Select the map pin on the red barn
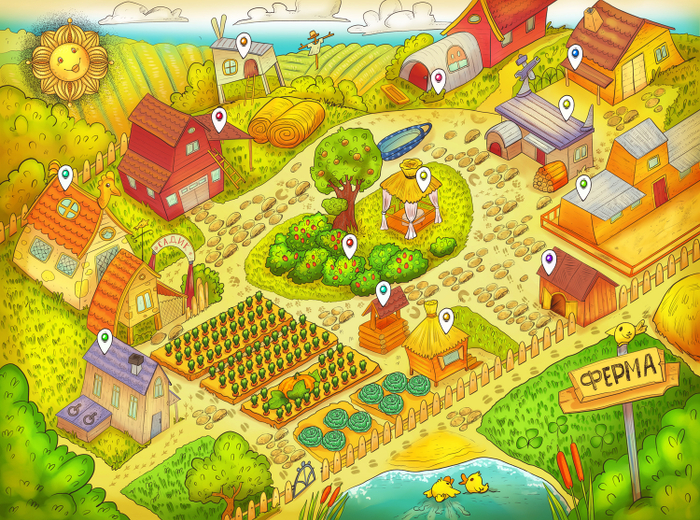 tap(219, 121)
